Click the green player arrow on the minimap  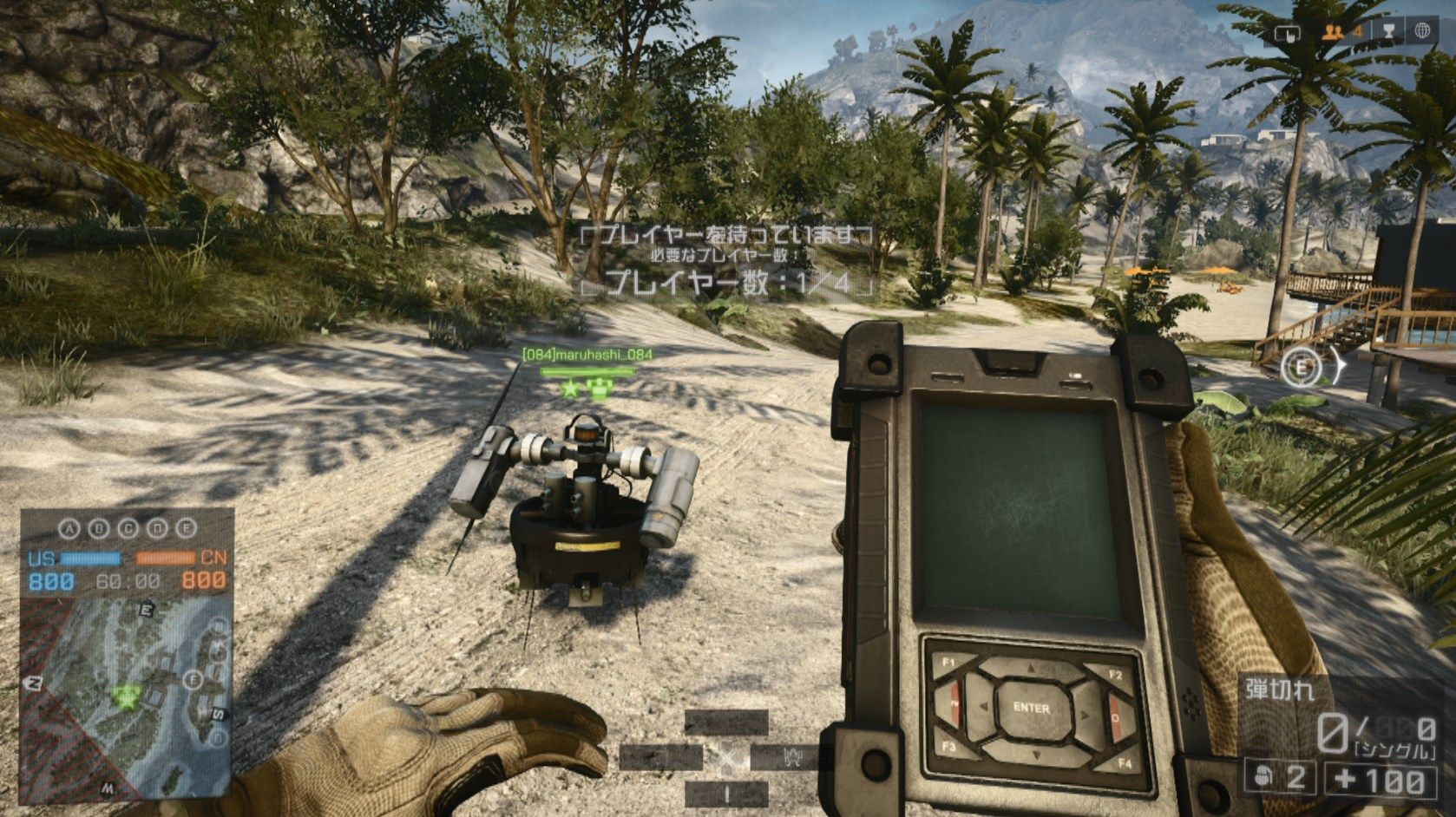click(125, 696)
